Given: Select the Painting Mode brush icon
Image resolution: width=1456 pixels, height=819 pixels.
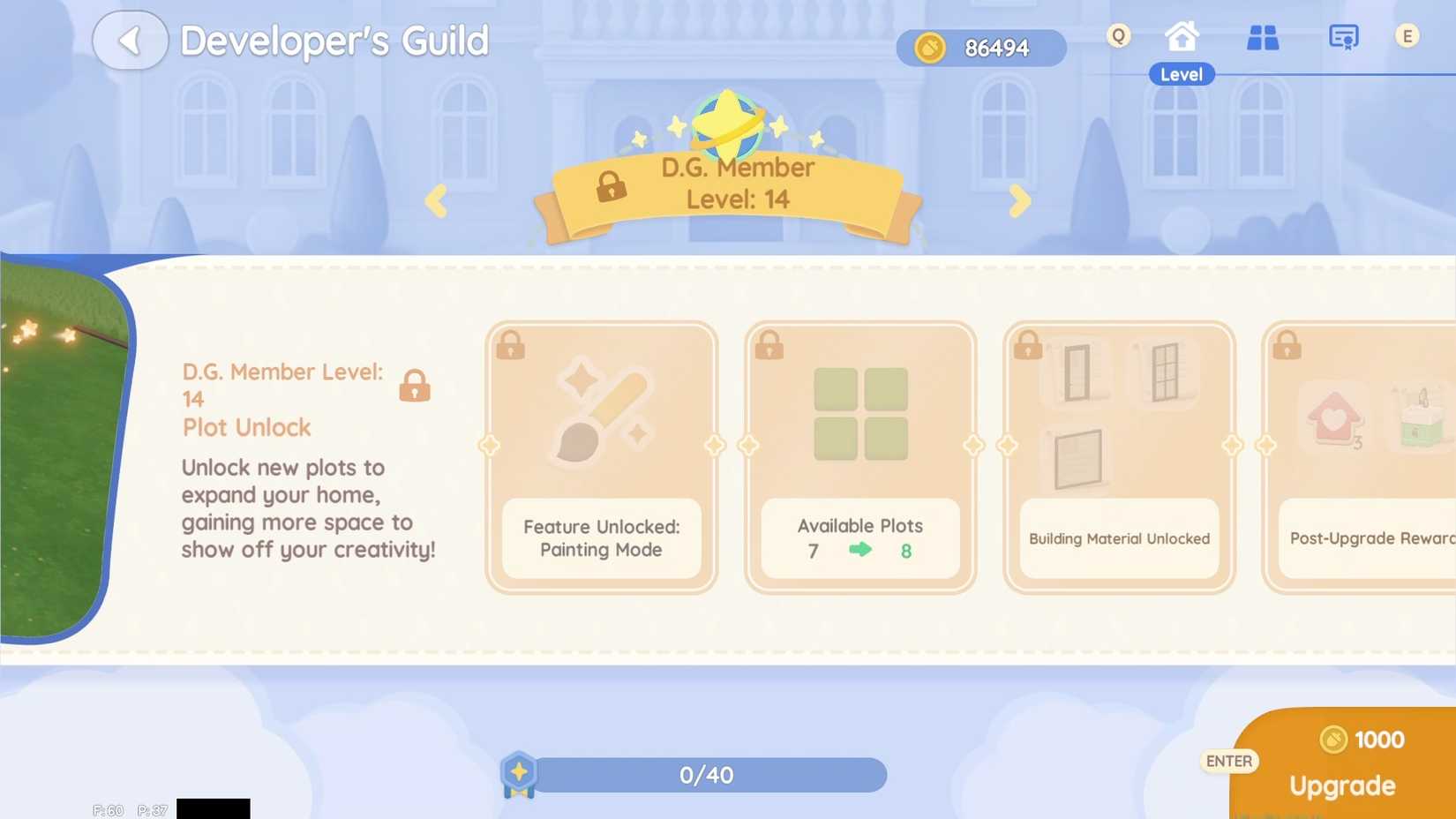Looking at the screenshot, I should coord(601,409).
